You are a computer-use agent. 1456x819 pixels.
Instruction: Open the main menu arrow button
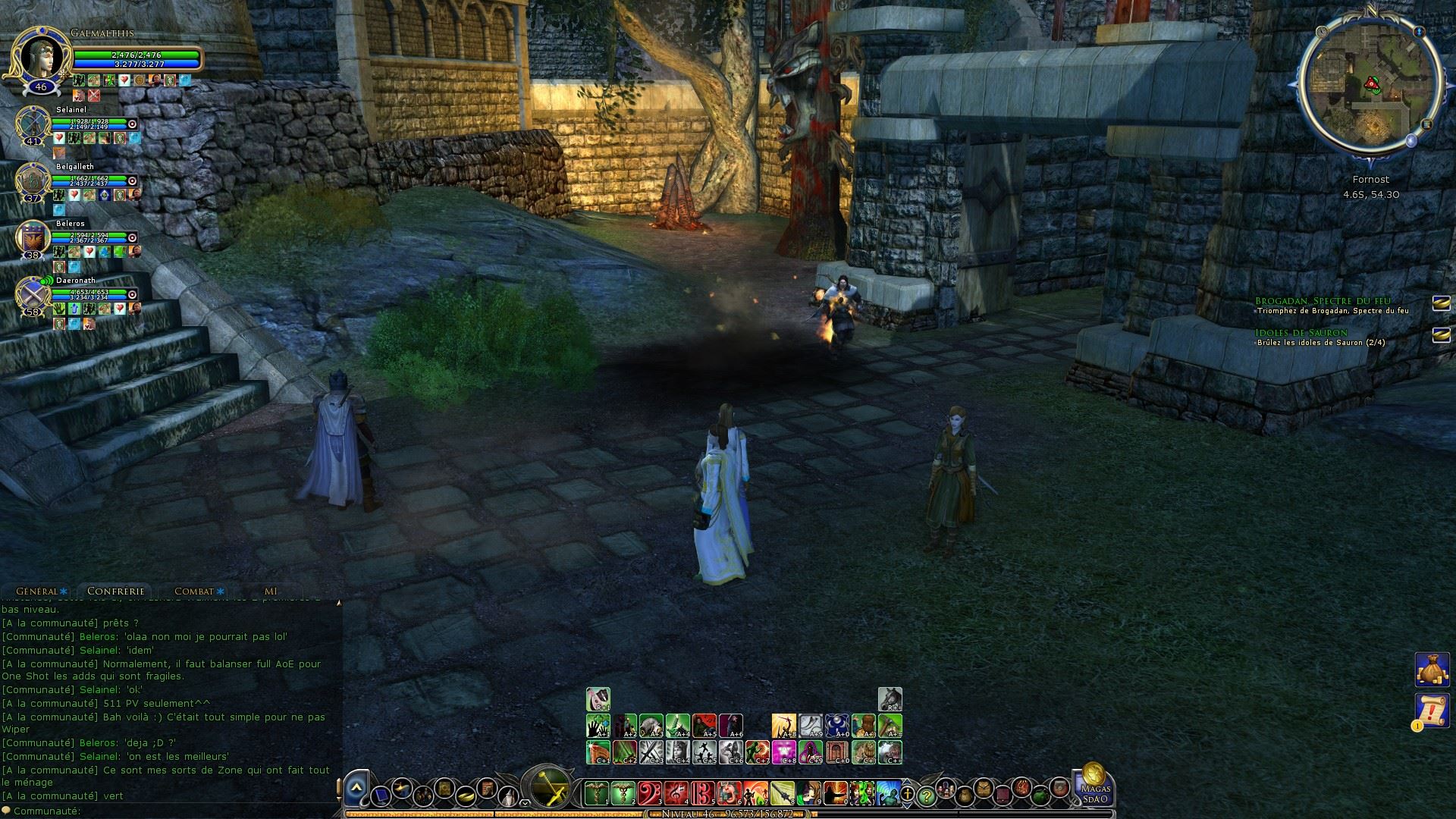tap(356, 791)
